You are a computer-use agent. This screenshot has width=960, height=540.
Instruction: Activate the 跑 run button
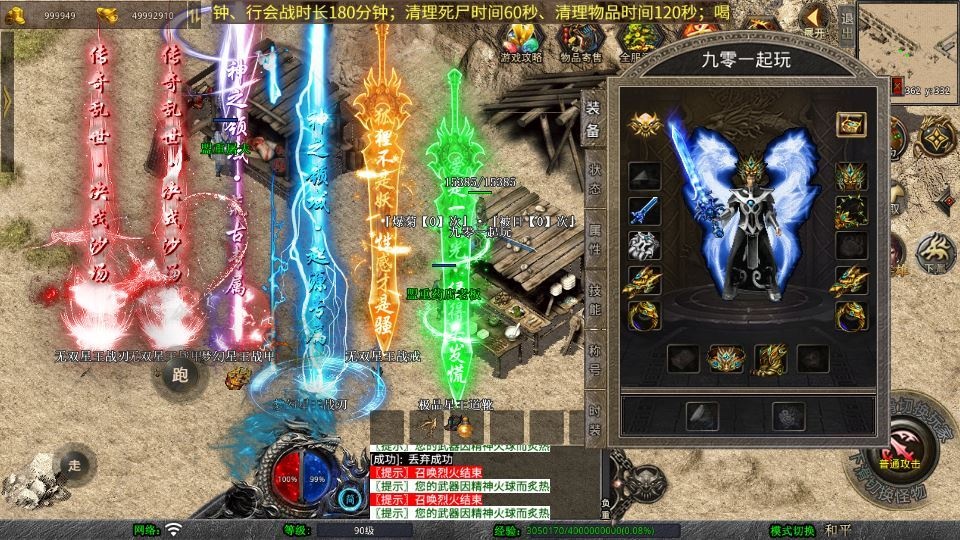(180, 375)
